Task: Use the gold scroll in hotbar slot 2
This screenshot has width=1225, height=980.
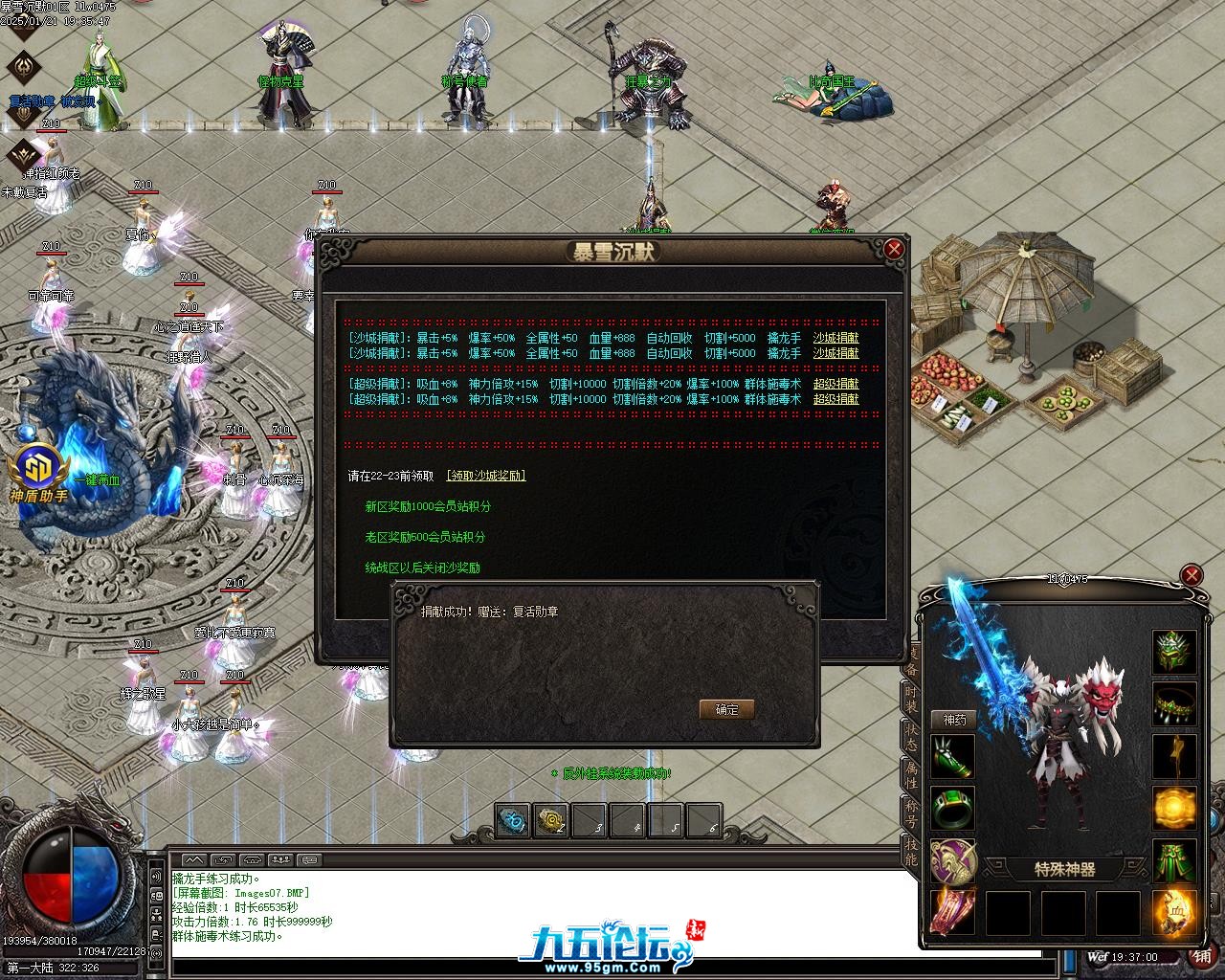Action: [x=551, y=821]
